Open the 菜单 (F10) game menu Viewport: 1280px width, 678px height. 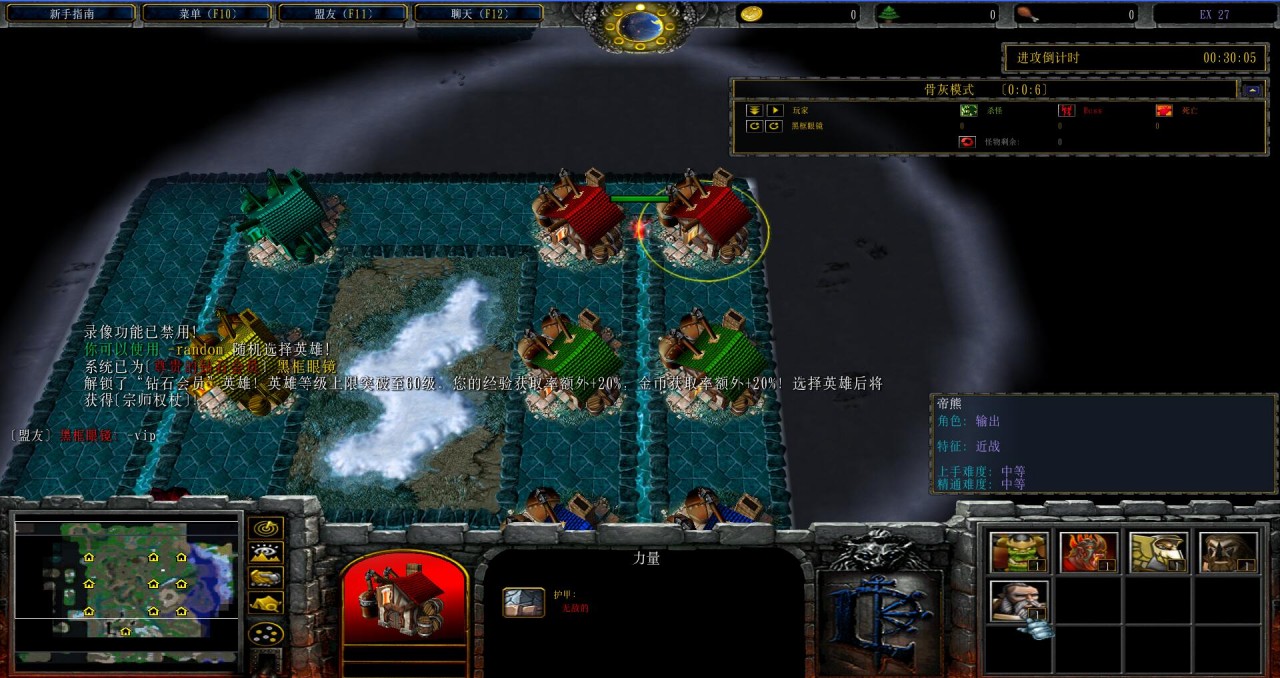207,14
